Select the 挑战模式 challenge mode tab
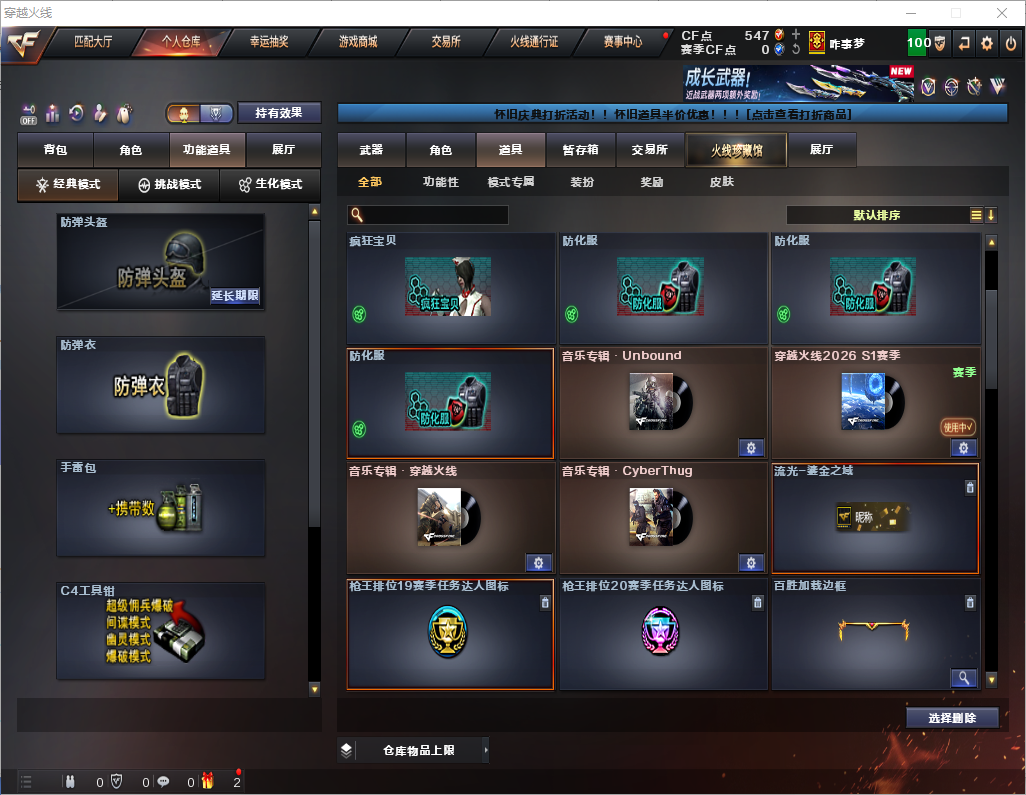This screenshot has height=795, width=1026. click(x=169, y=185)
